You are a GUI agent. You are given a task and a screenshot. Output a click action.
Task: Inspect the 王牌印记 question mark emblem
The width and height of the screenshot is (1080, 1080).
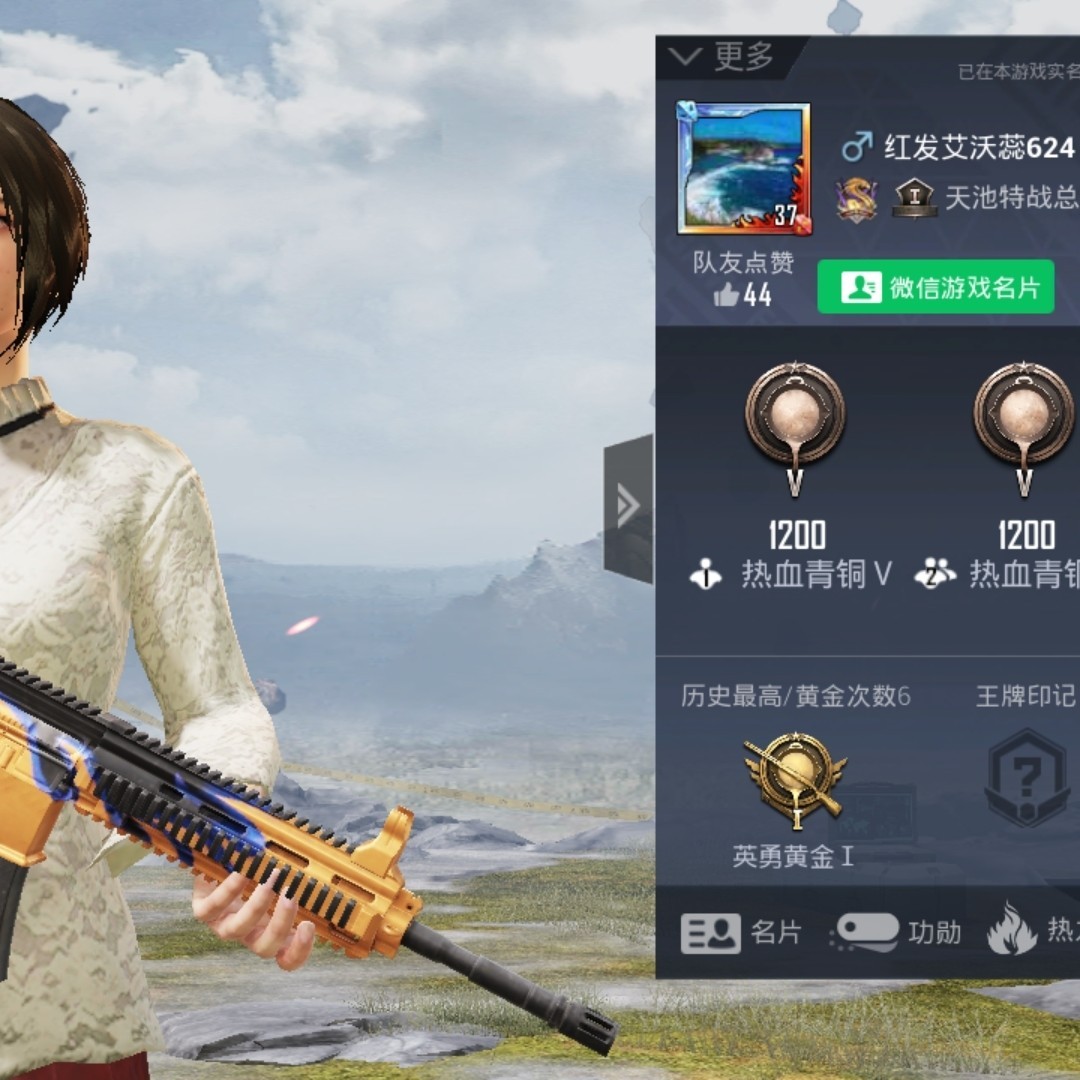point(1027,777)
